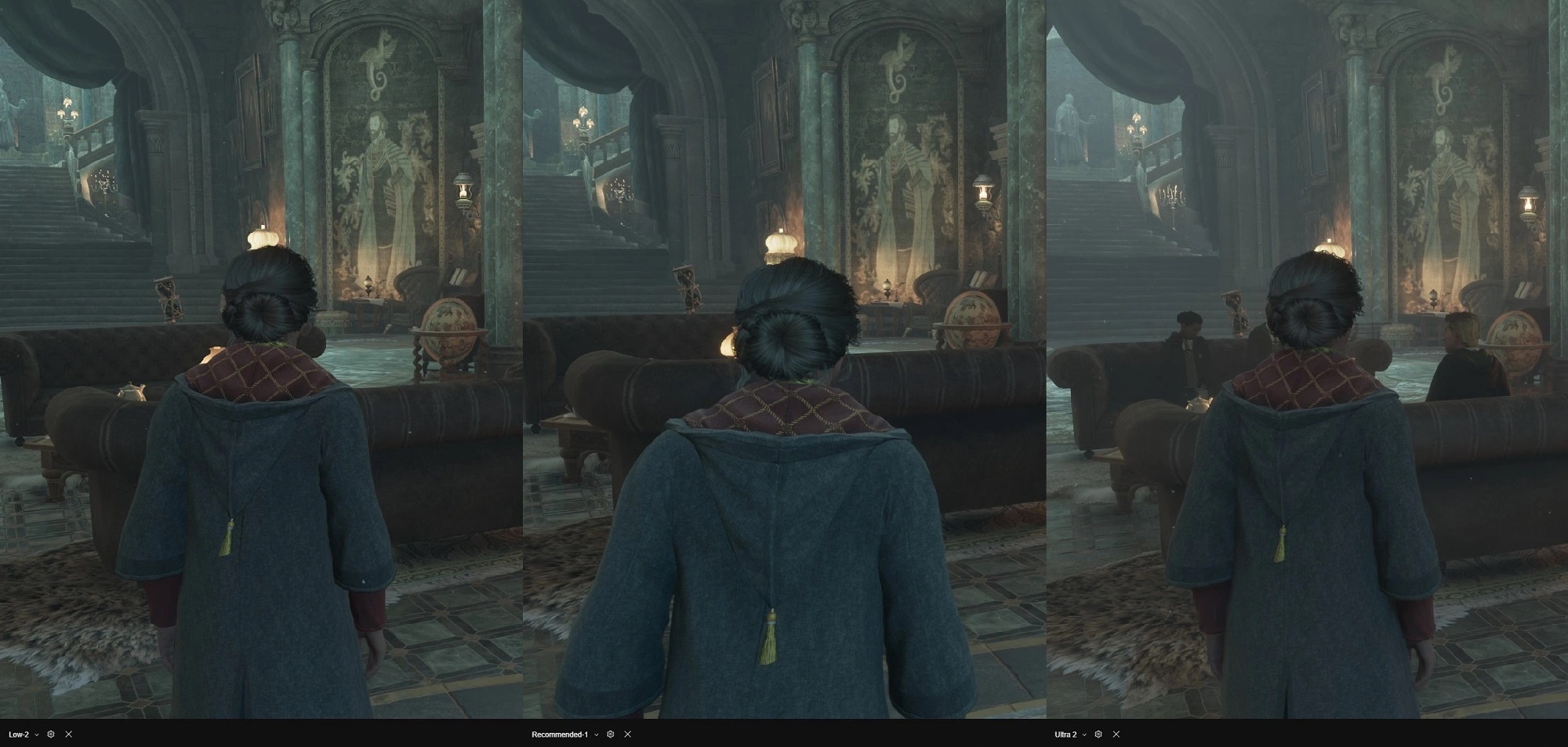The width and height of the screenshot is (1568, 747).
Task: Close the Ultra 2 comparison panel
Action: click(1116, 734)
